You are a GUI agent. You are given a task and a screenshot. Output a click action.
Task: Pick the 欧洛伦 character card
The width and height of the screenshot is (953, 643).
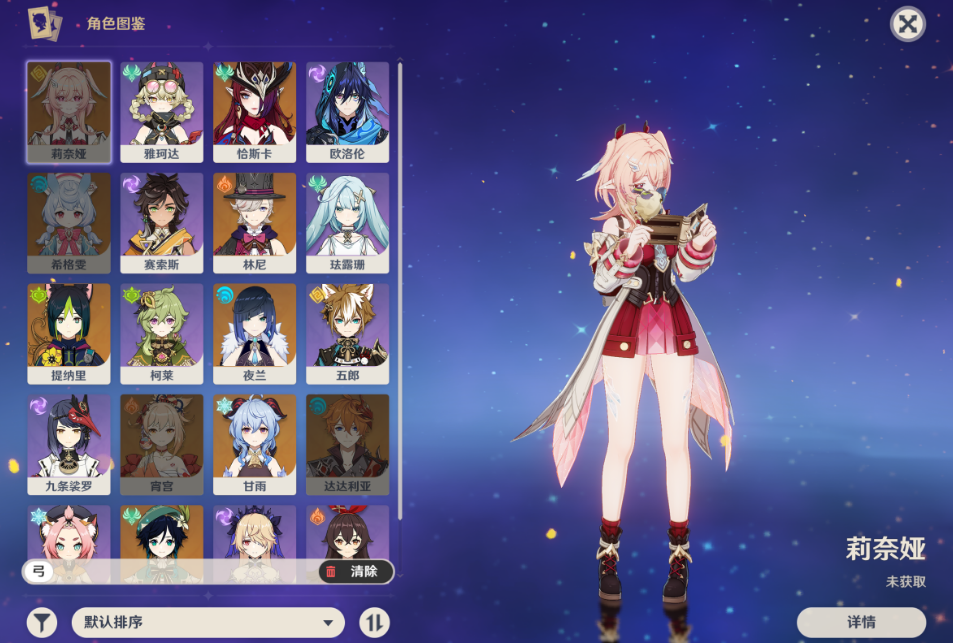347,111
